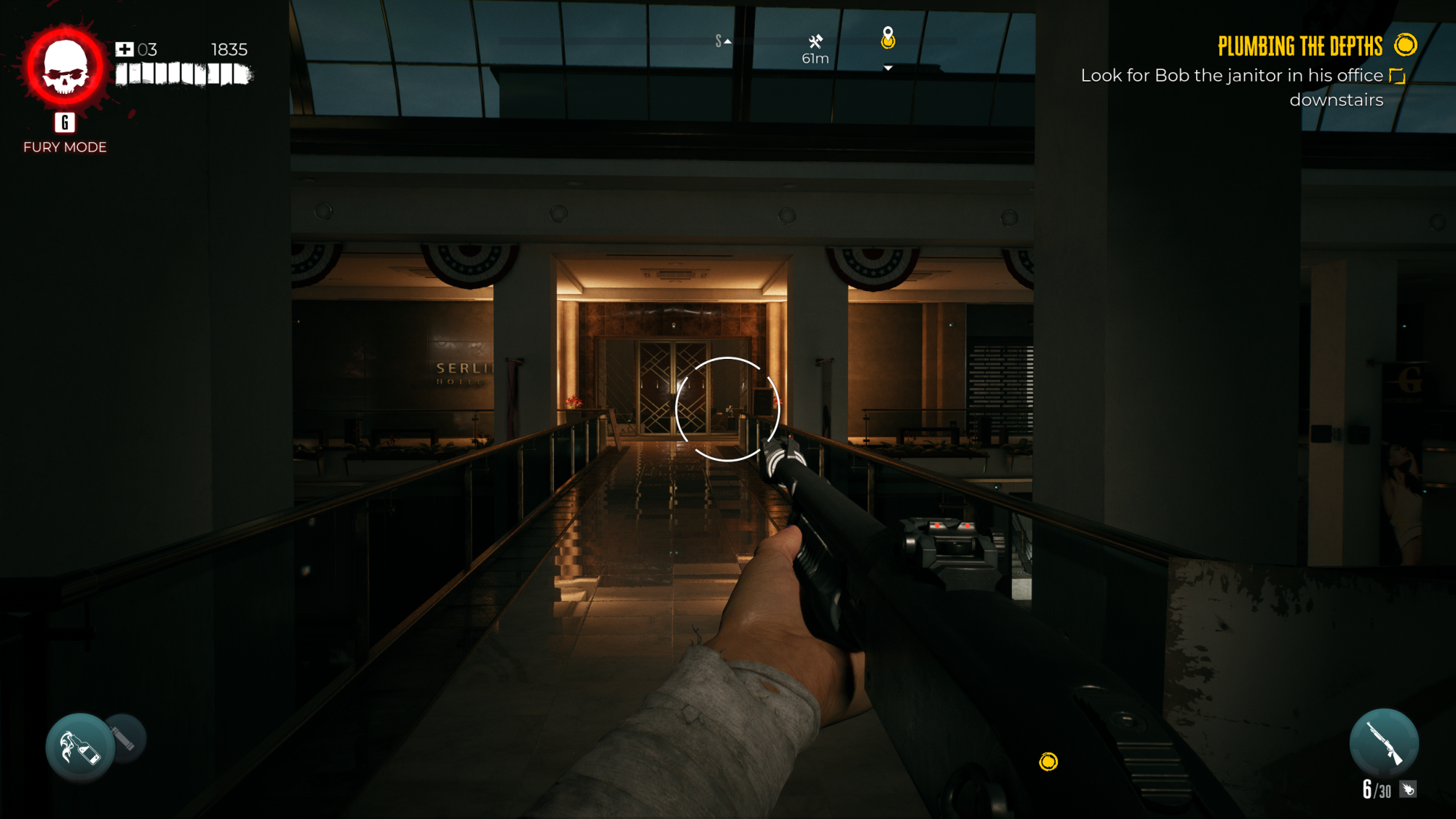The image size is (1456, 819).
Task: Click the Fury Mode skull icon
Action: pos(65,68)
